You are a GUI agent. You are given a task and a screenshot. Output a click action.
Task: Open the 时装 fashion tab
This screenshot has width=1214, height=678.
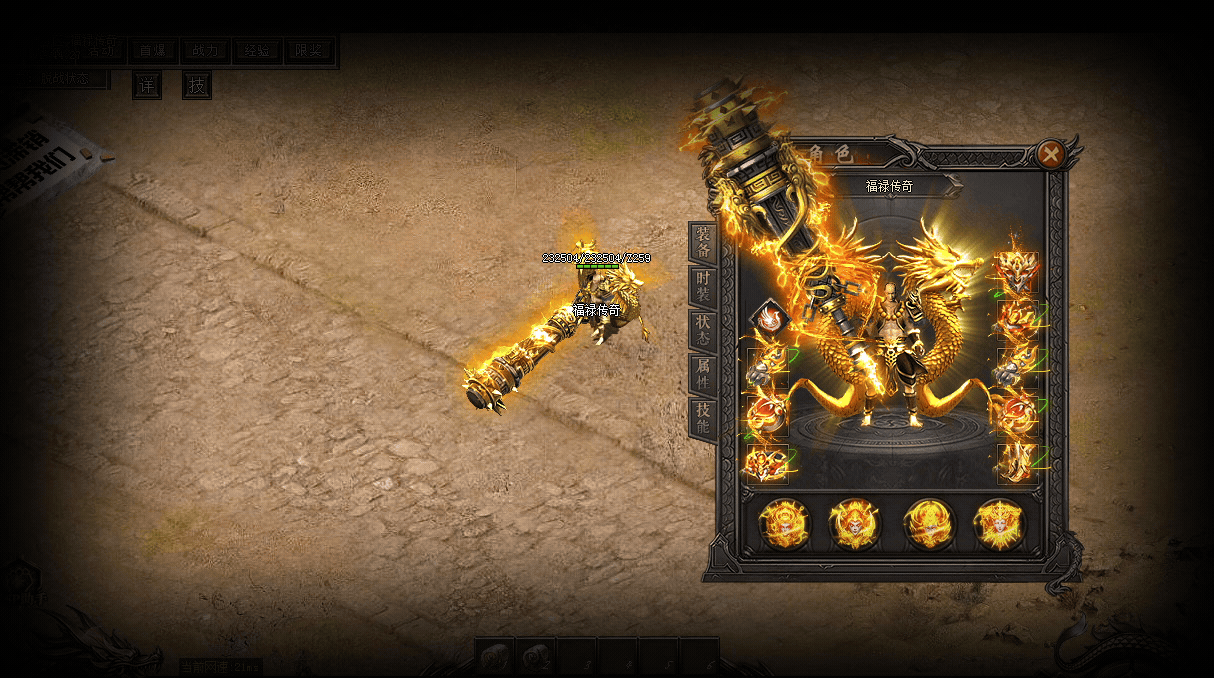click(x=703, y=286)
